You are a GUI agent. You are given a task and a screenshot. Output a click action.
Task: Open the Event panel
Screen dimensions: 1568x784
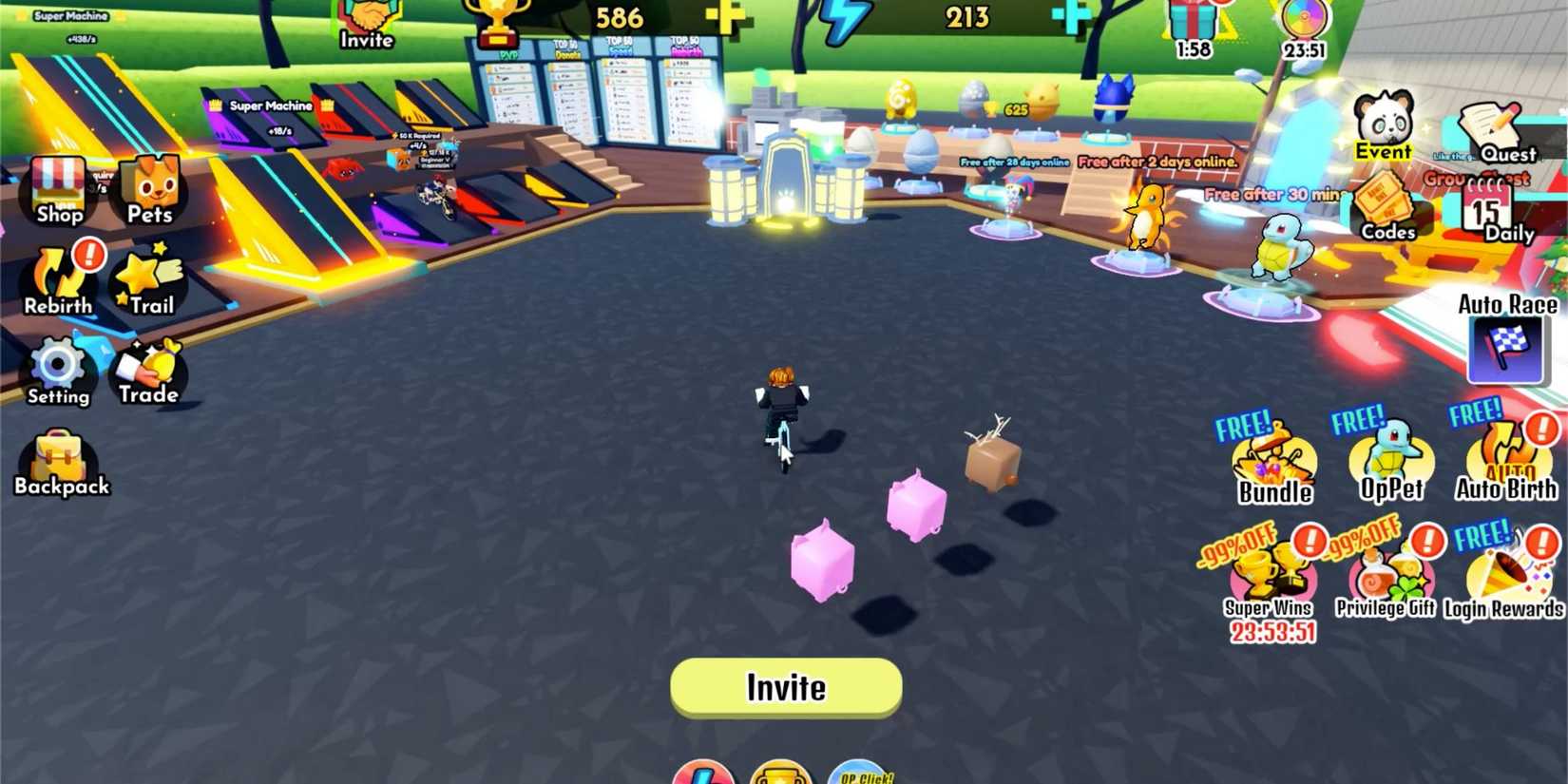(1383, 124)
